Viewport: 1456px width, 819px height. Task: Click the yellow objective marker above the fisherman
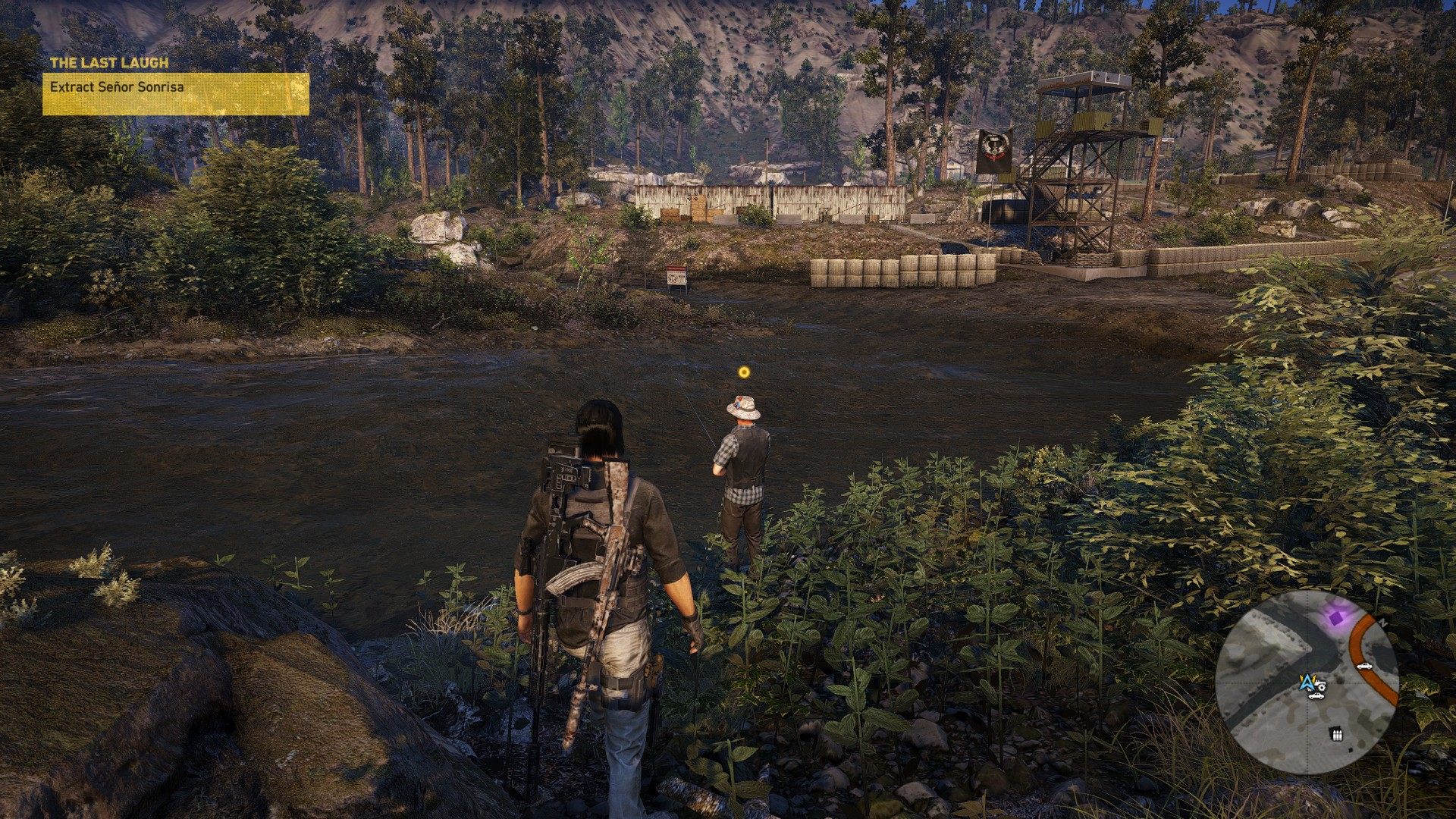tap(744, 372)
